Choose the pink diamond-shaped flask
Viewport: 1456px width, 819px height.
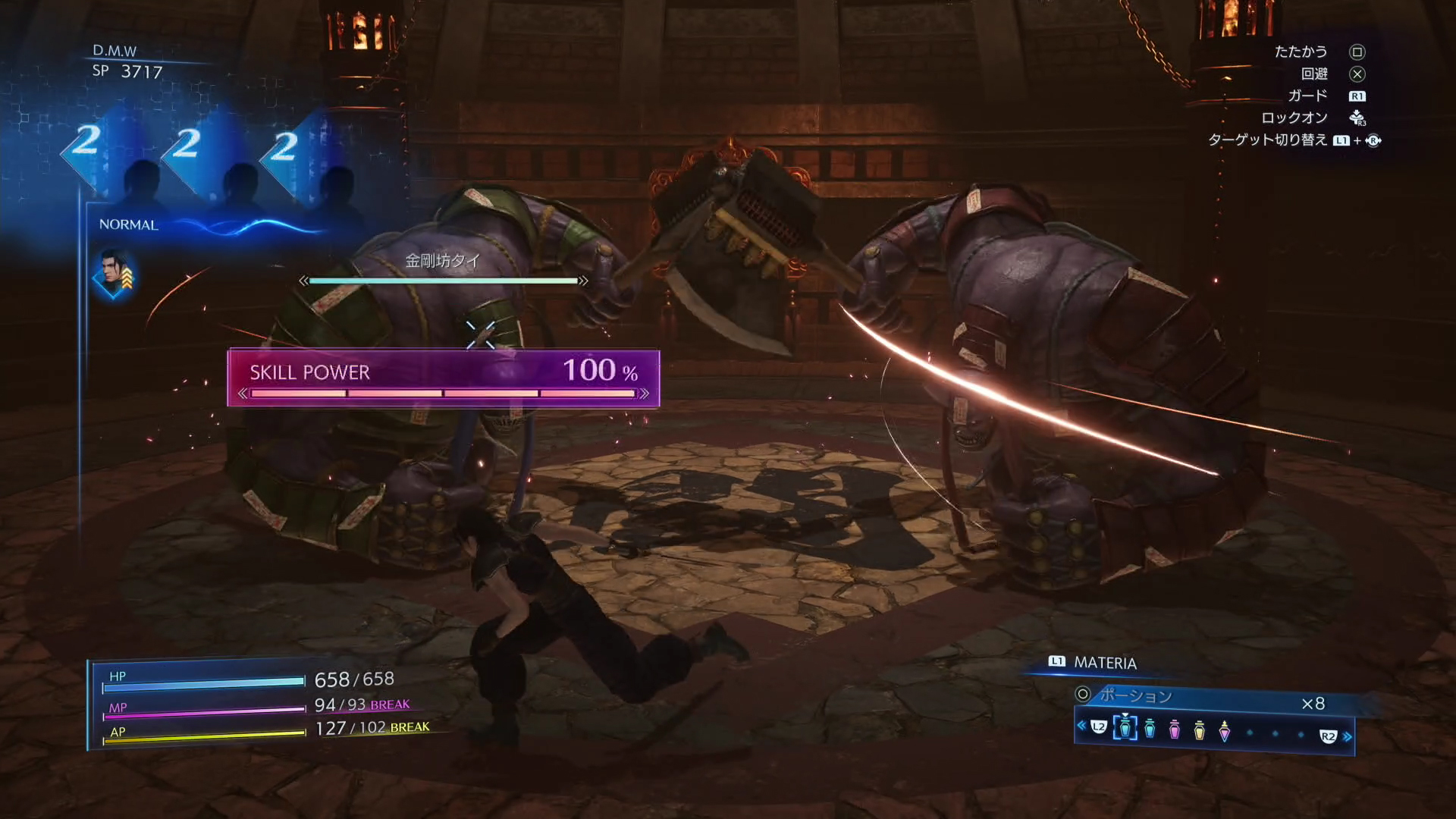(x=1224, y=730)
